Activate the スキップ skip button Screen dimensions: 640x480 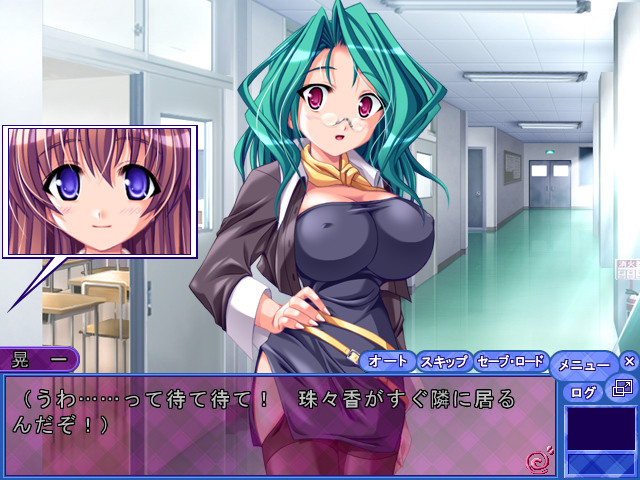(443, 361)
